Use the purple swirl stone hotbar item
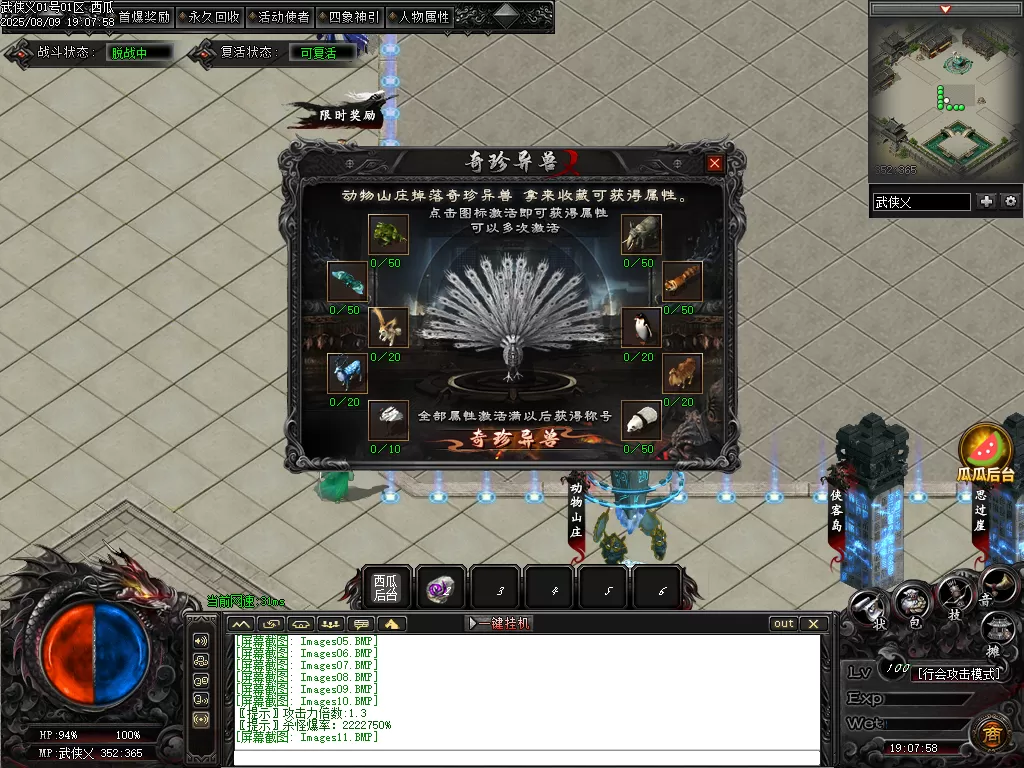 [440, 589]
